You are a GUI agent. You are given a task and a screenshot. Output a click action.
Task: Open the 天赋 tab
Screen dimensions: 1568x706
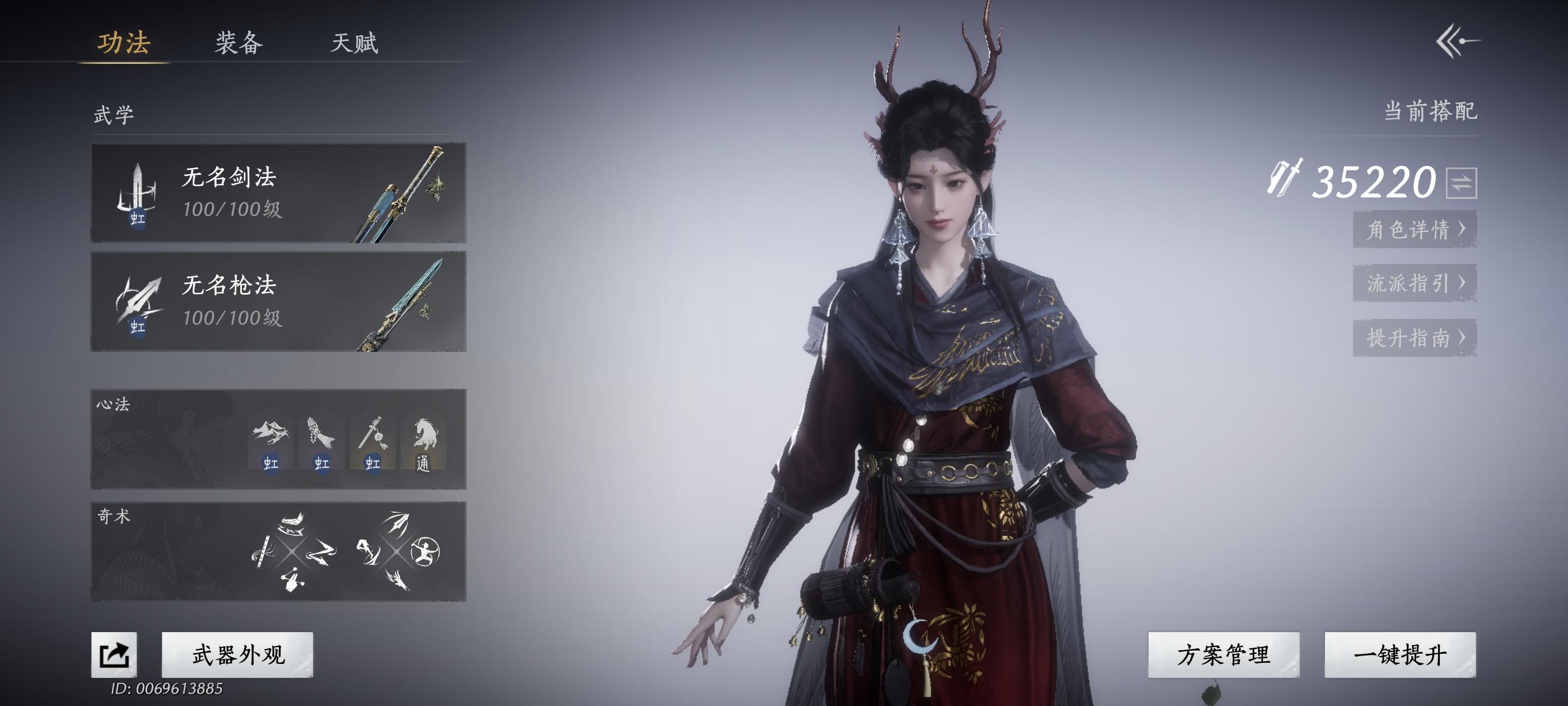pyautogui.click(x=354, y=43)
